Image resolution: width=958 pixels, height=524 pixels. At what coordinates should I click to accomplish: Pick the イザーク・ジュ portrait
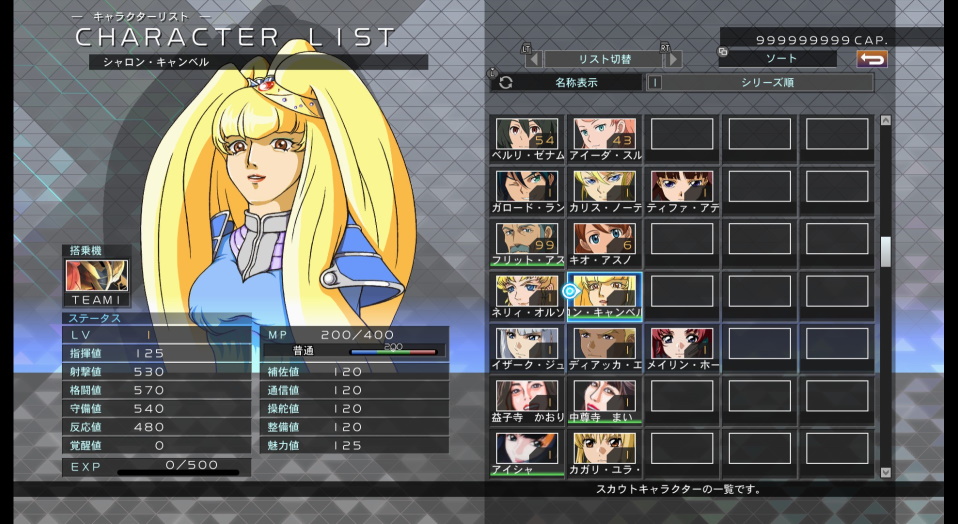[527, 344]
